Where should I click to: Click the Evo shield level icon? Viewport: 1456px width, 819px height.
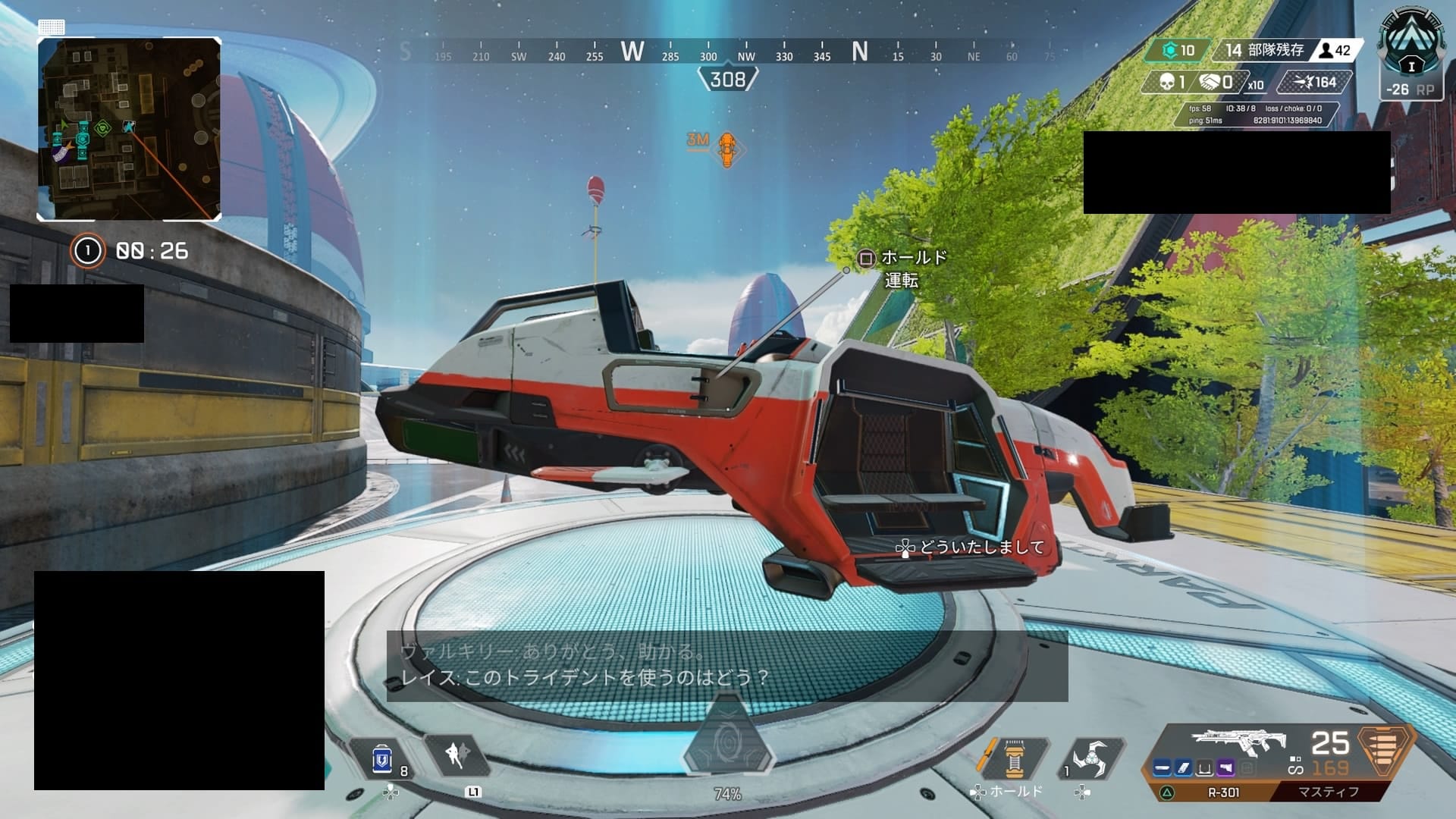1171,50
